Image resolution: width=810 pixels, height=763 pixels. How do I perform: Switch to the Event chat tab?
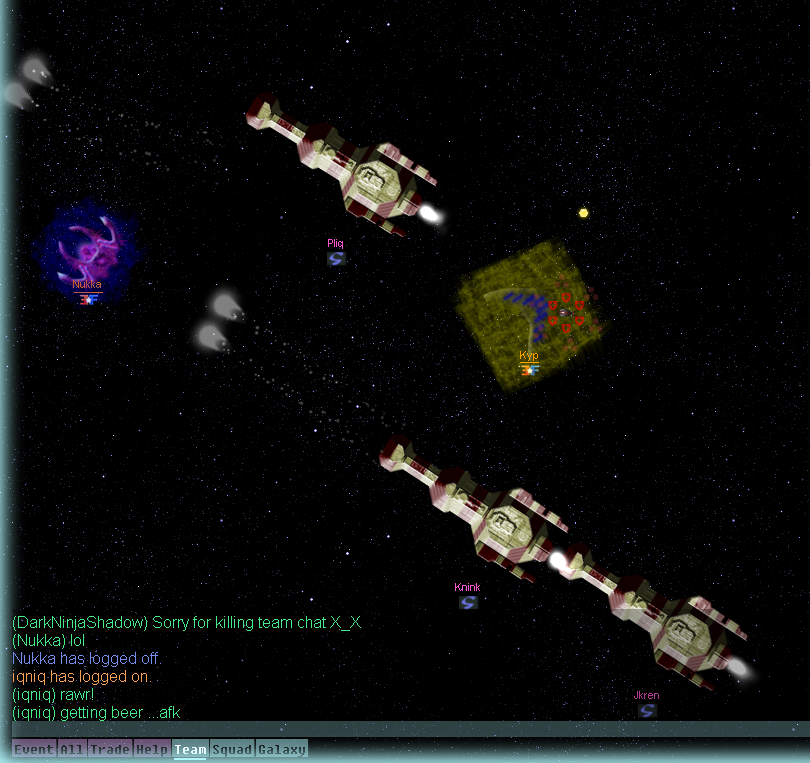(34, 749)
